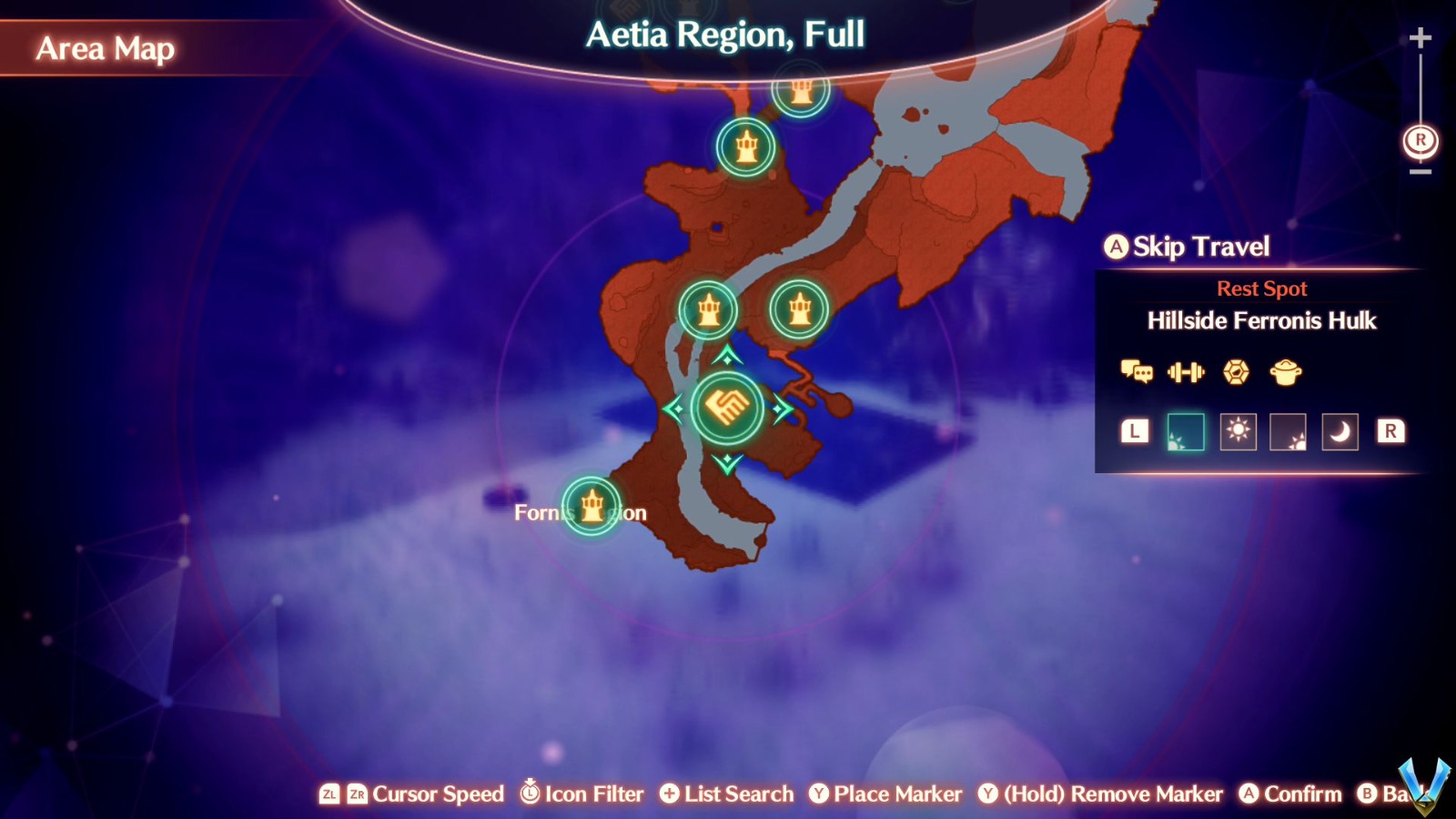Select the Hillside Ferronis Hulk handshake marker
This screenshot has height=819, width=1456.
pos(726,408)
